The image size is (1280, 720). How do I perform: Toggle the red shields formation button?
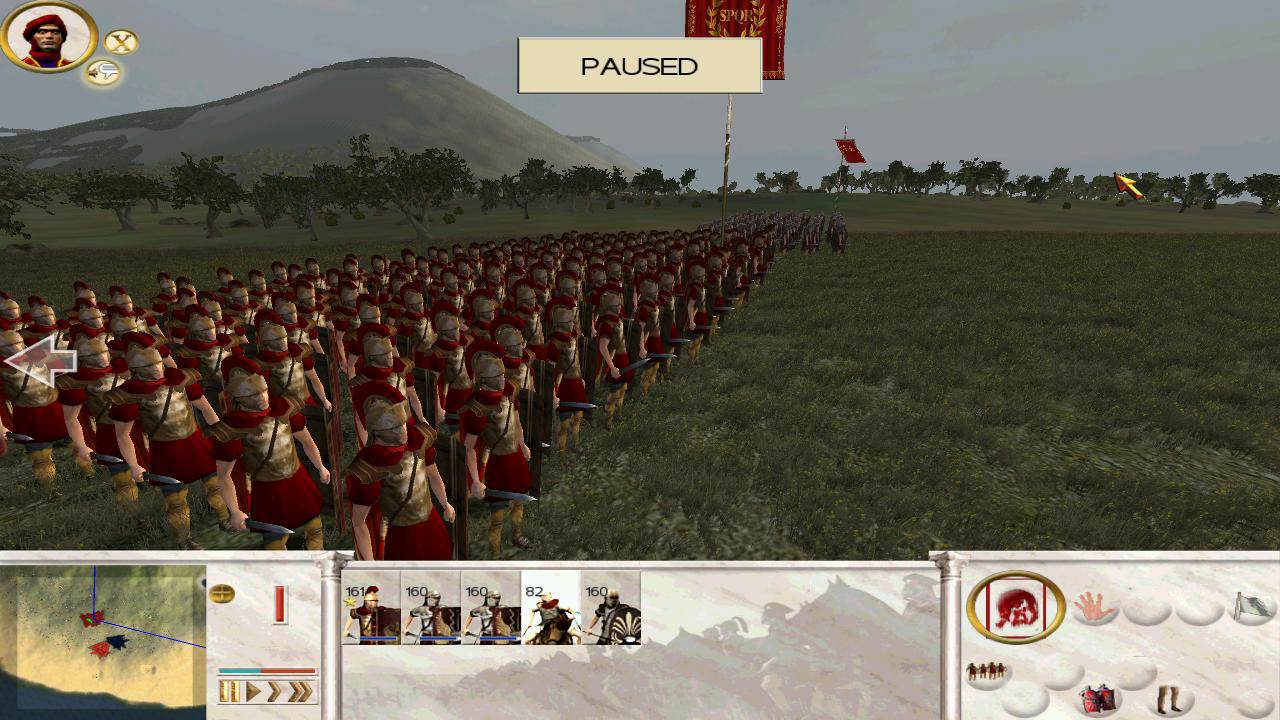click(1098, 698)
